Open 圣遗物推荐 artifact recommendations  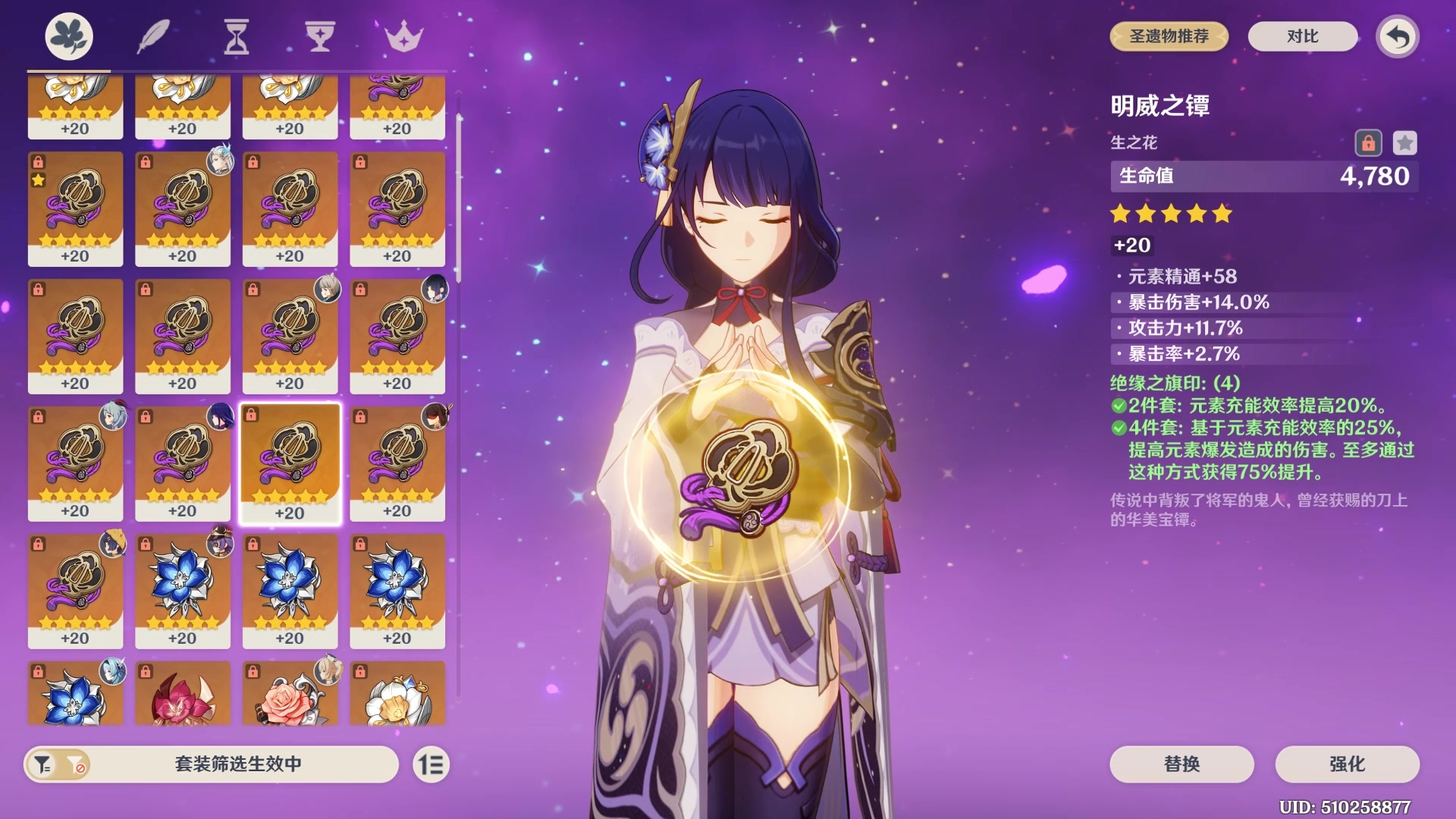[x=1169, y=36]
